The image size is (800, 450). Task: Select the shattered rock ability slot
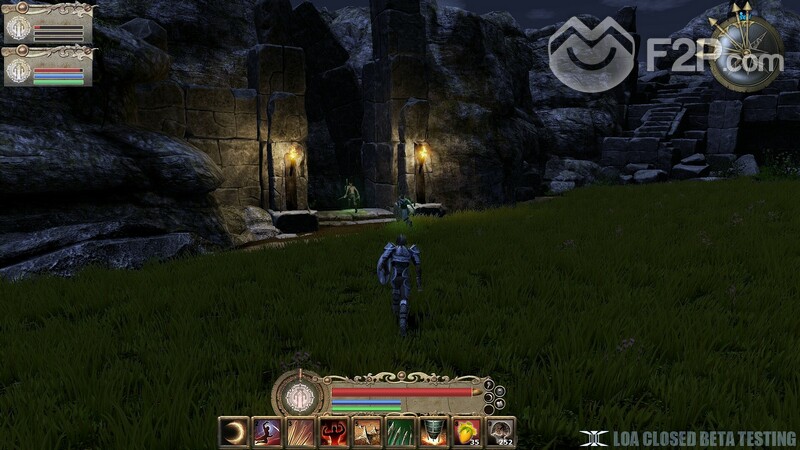tap(367, 432)
